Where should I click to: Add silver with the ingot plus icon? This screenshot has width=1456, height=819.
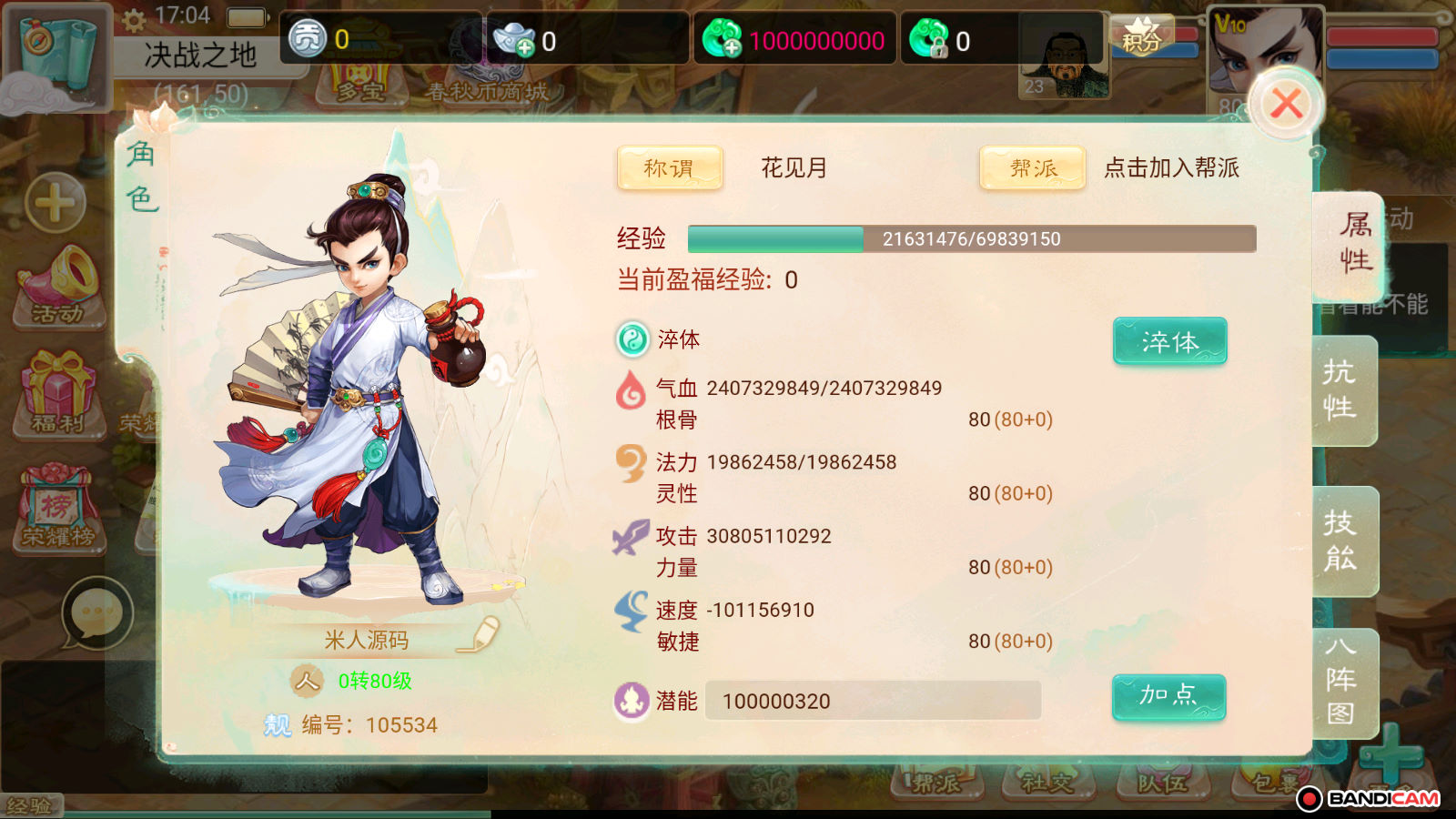pos(515,40)
